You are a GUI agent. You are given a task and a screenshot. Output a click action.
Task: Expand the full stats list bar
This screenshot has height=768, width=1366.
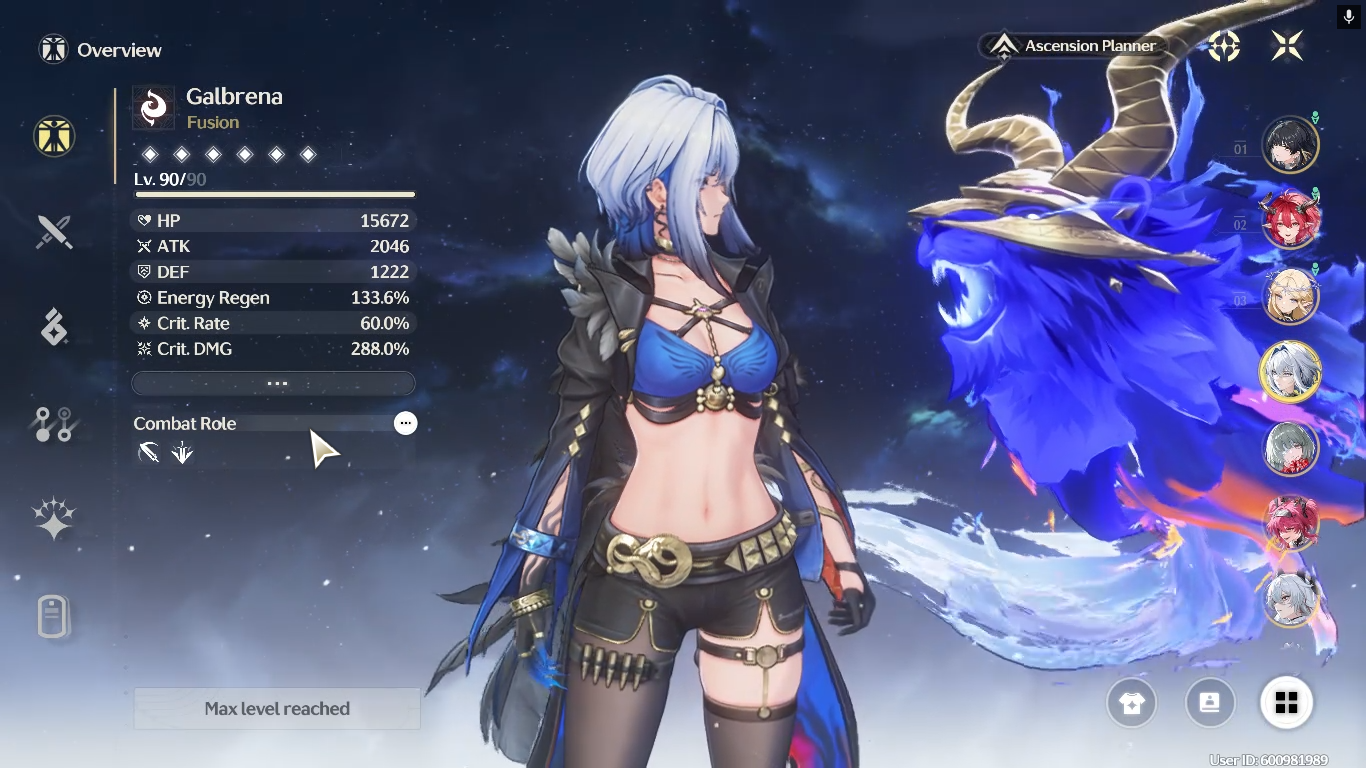pos(273,383)
